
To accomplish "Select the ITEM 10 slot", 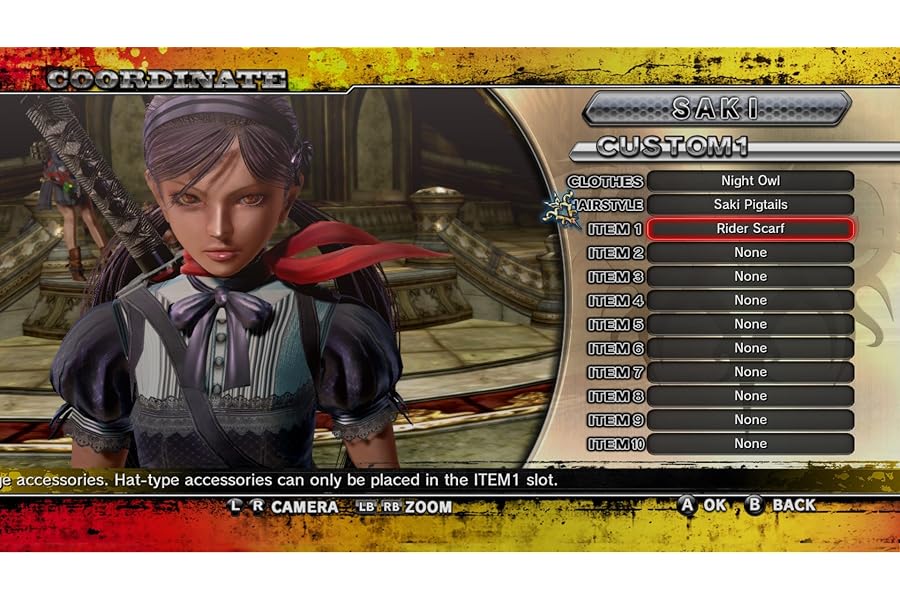I will [750, 444].
